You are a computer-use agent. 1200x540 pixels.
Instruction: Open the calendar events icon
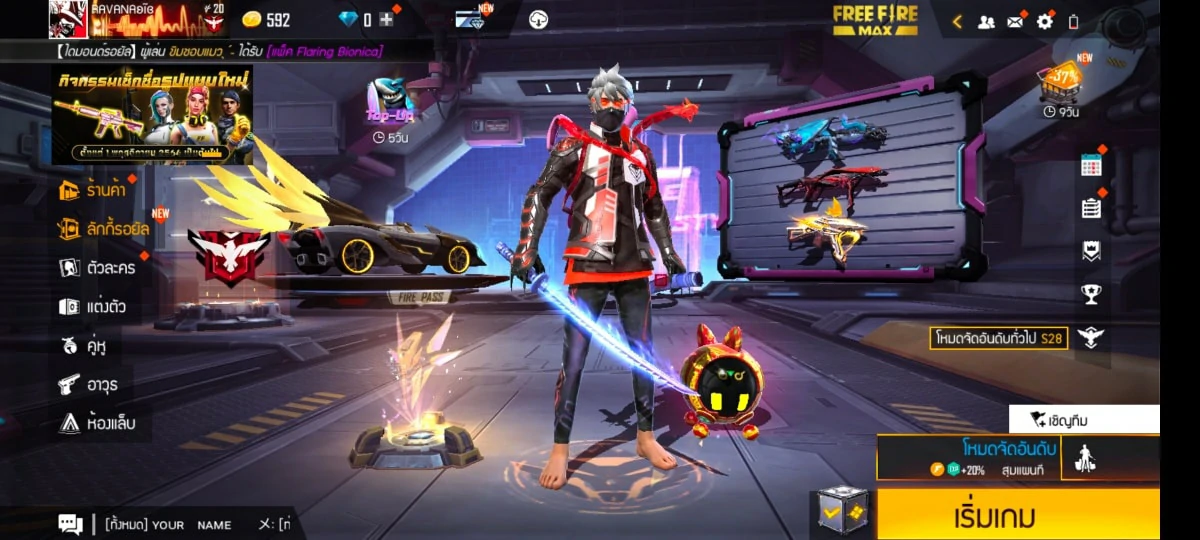point(1091,166)
